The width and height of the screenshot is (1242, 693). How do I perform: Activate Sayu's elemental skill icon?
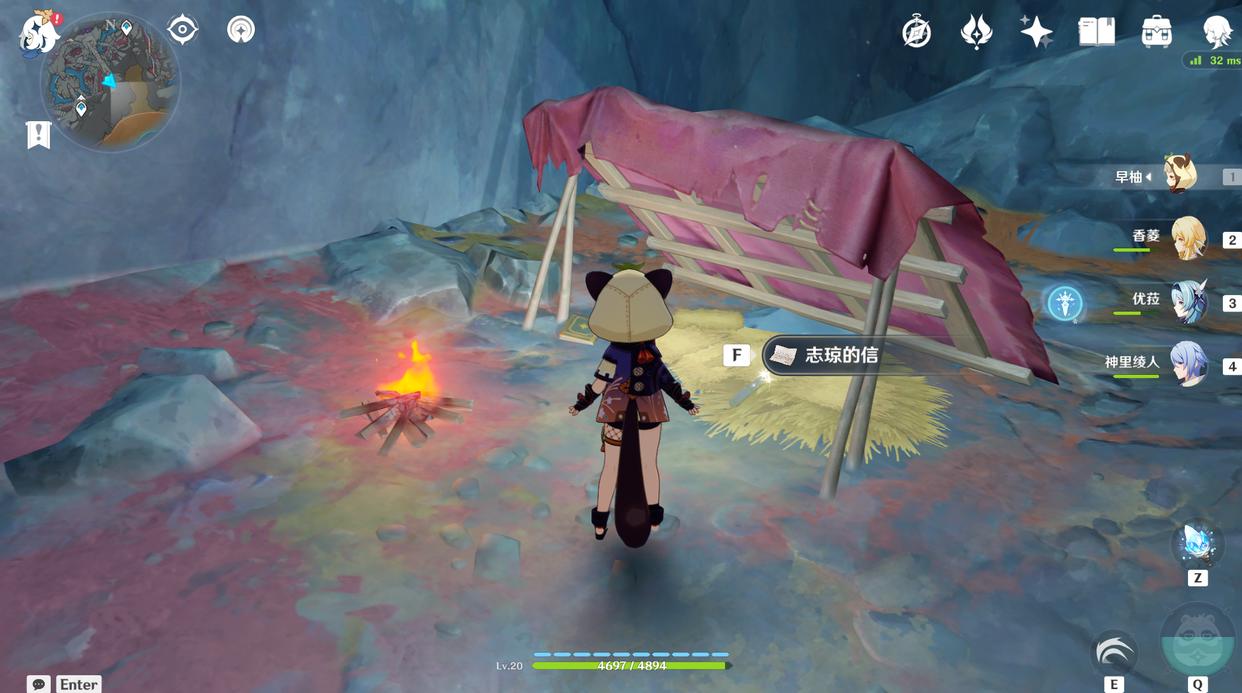1114,654
